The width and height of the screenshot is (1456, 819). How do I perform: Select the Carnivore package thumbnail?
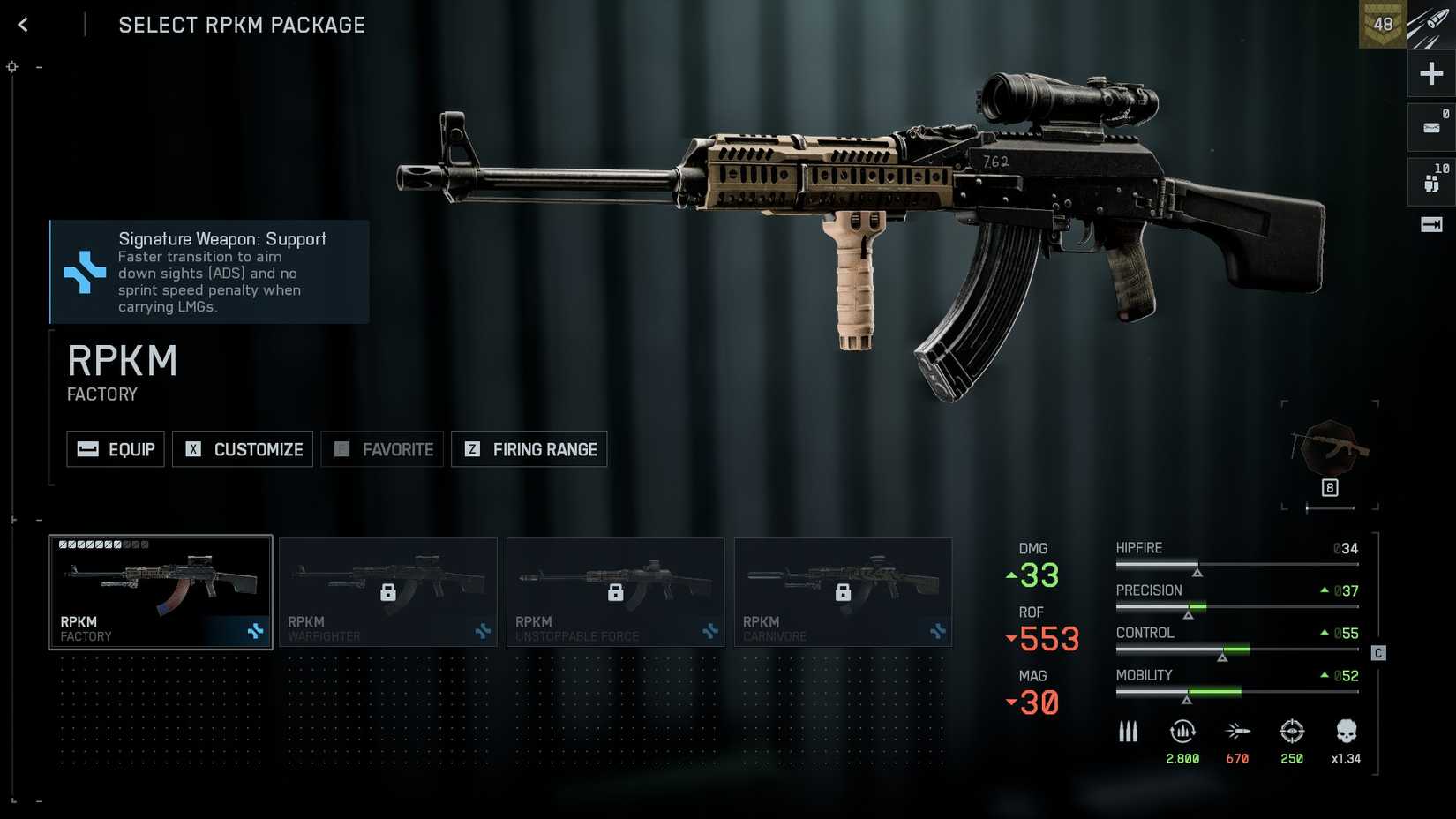(x=842, y=592)
